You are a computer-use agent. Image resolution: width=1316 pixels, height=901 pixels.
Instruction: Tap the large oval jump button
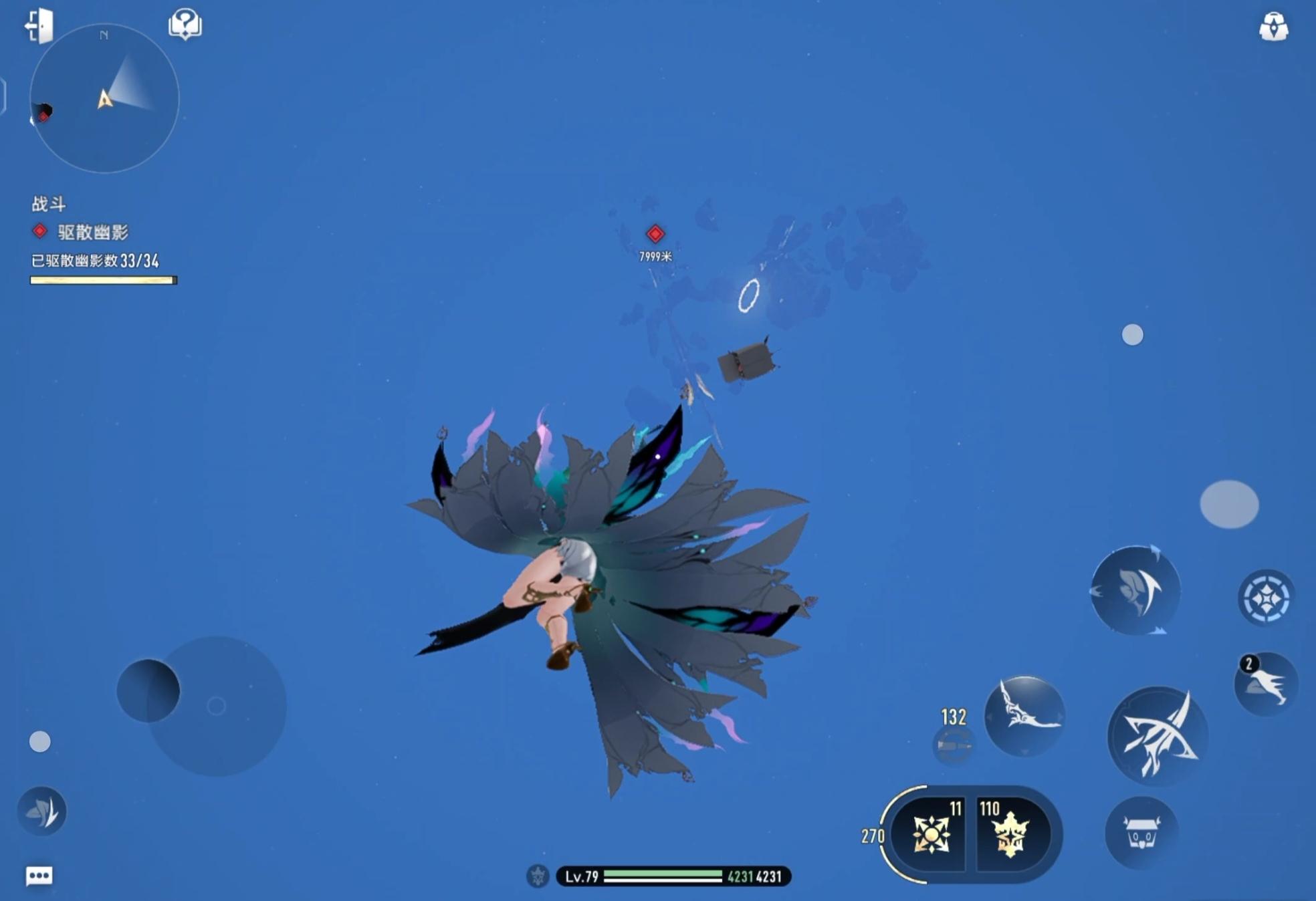(x=1229, y=504)
